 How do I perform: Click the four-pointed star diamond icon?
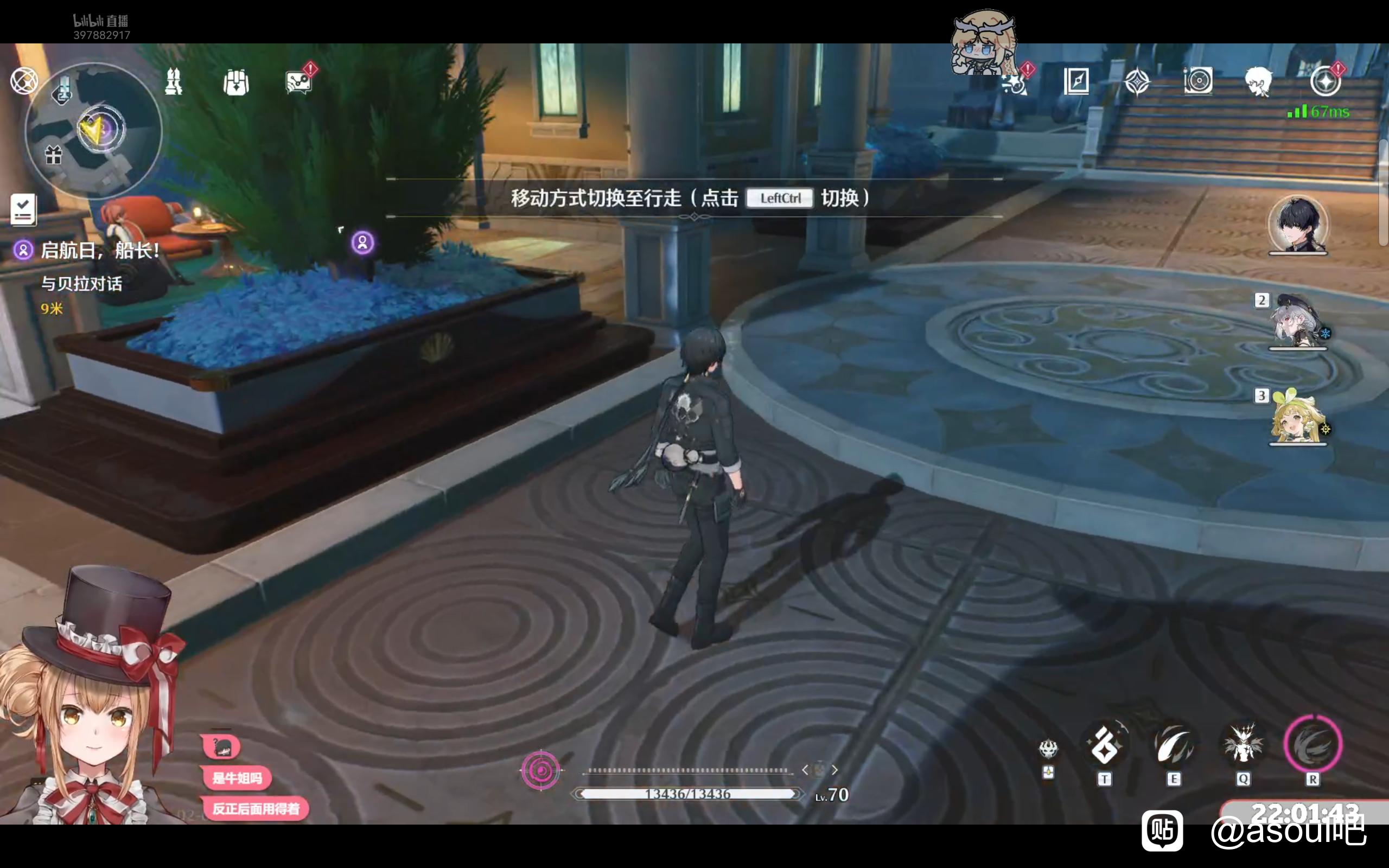coord(1137,81)
